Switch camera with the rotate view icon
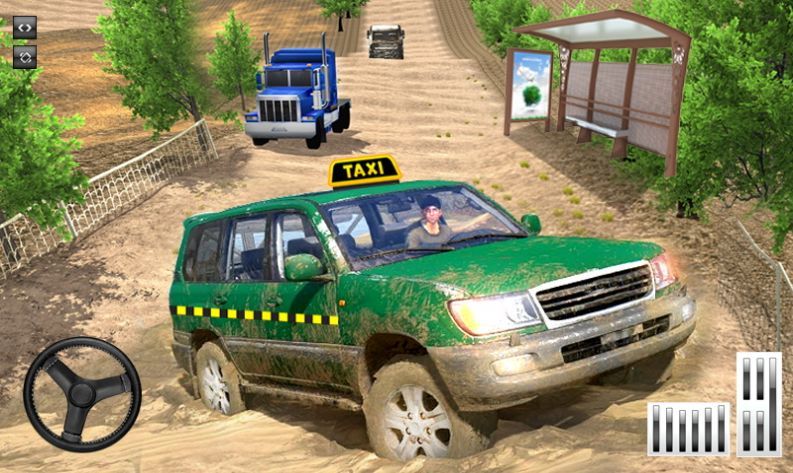793x473 pixels. pos(25,56)
